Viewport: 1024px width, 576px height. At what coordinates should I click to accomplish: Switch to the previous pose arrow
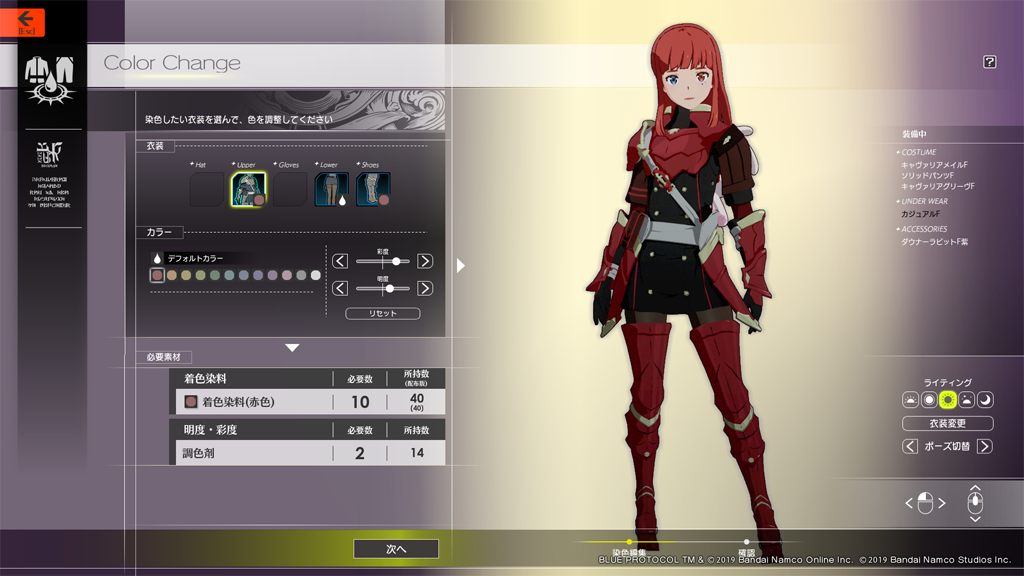[910, 446]
